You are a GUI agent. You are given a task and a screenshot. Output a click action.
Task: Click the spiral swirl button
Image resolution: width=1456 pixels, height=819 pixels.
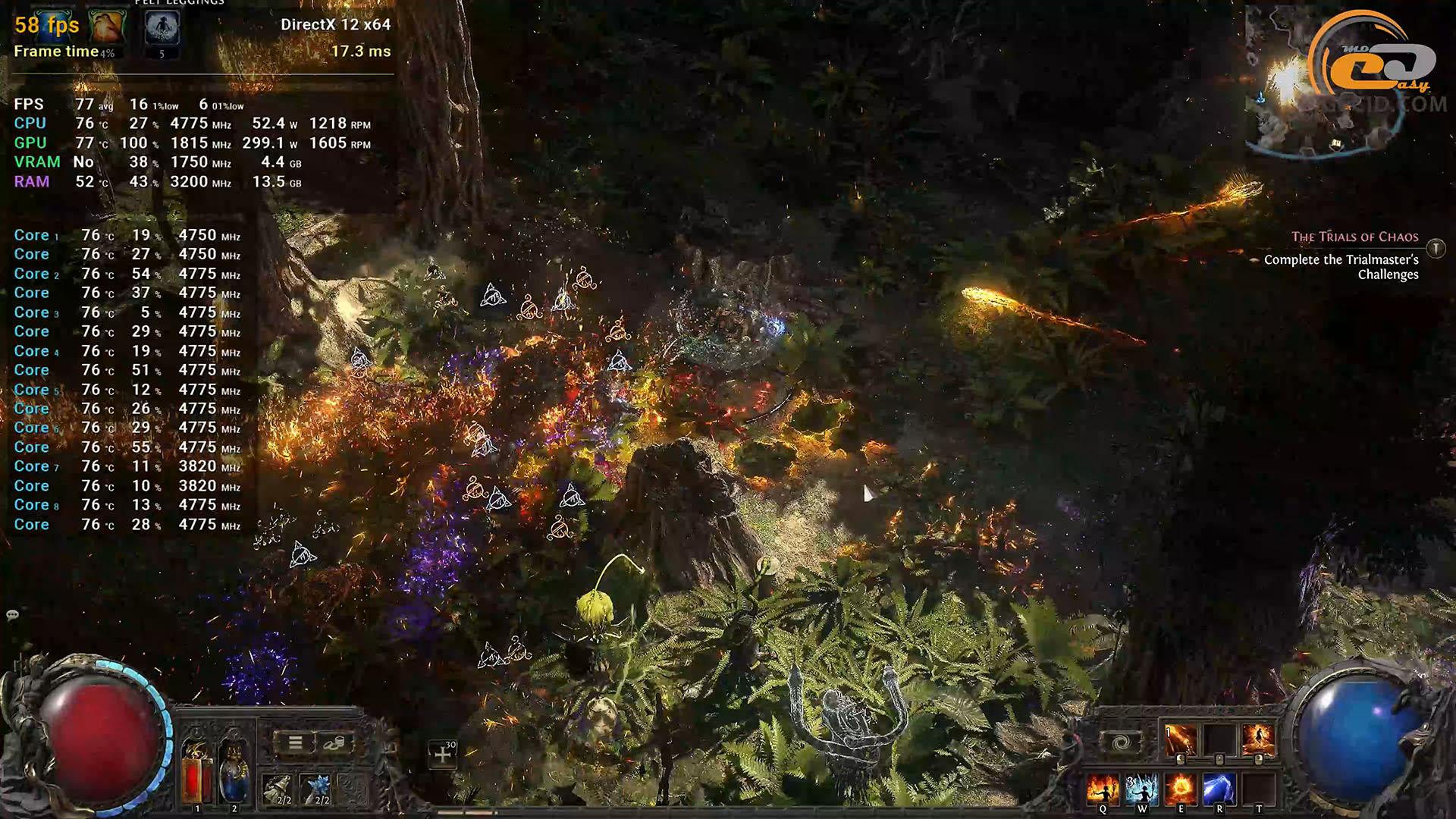[x=1121, y=742]
